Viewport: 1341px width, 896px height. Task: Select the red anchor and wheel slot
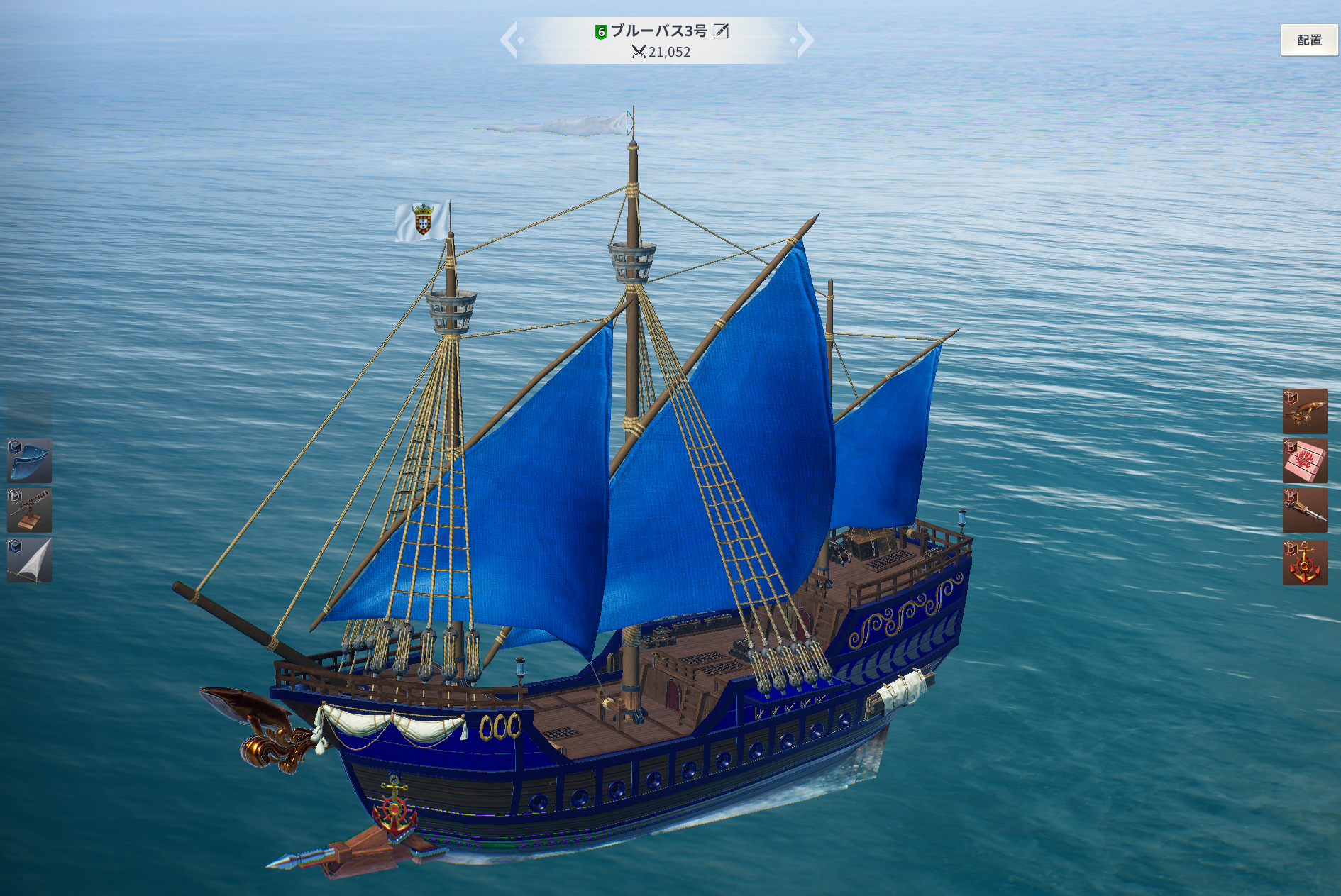(x=1304, y=563)
